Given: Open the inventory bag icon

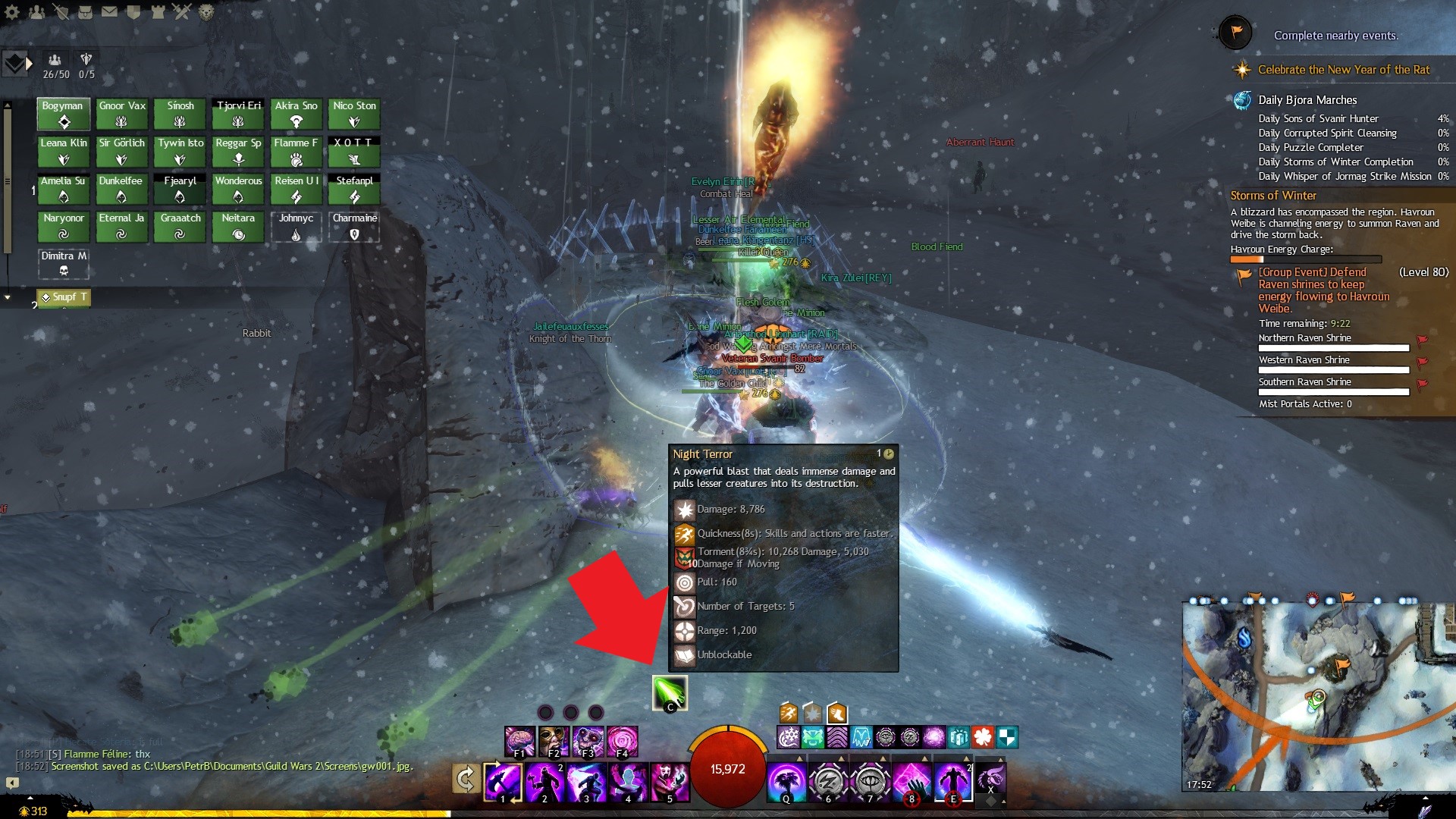Looking at the screenshot, I should [86, 12].
